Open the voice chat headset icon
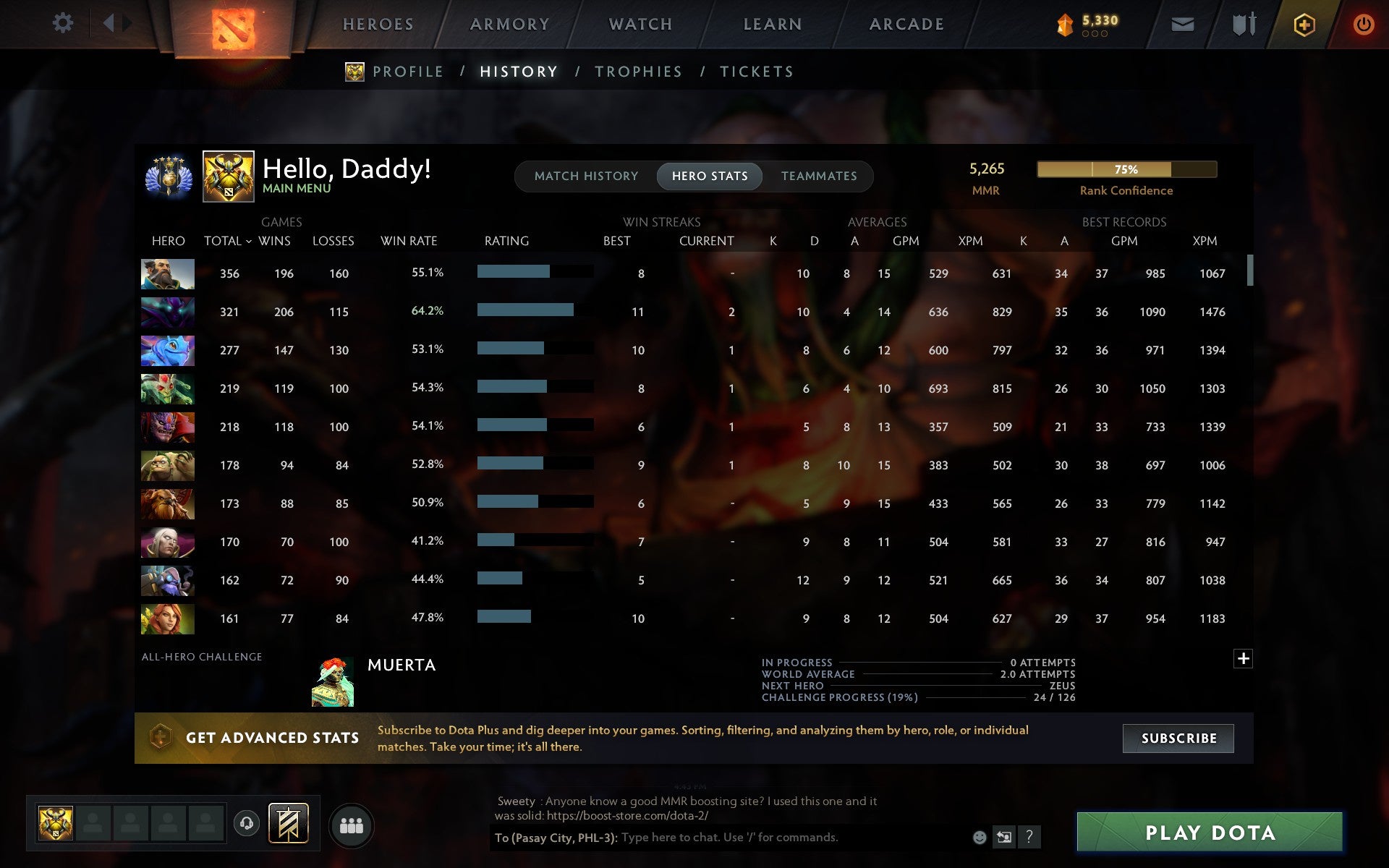This screenshot has width=1389, height=868. (247, 823)
